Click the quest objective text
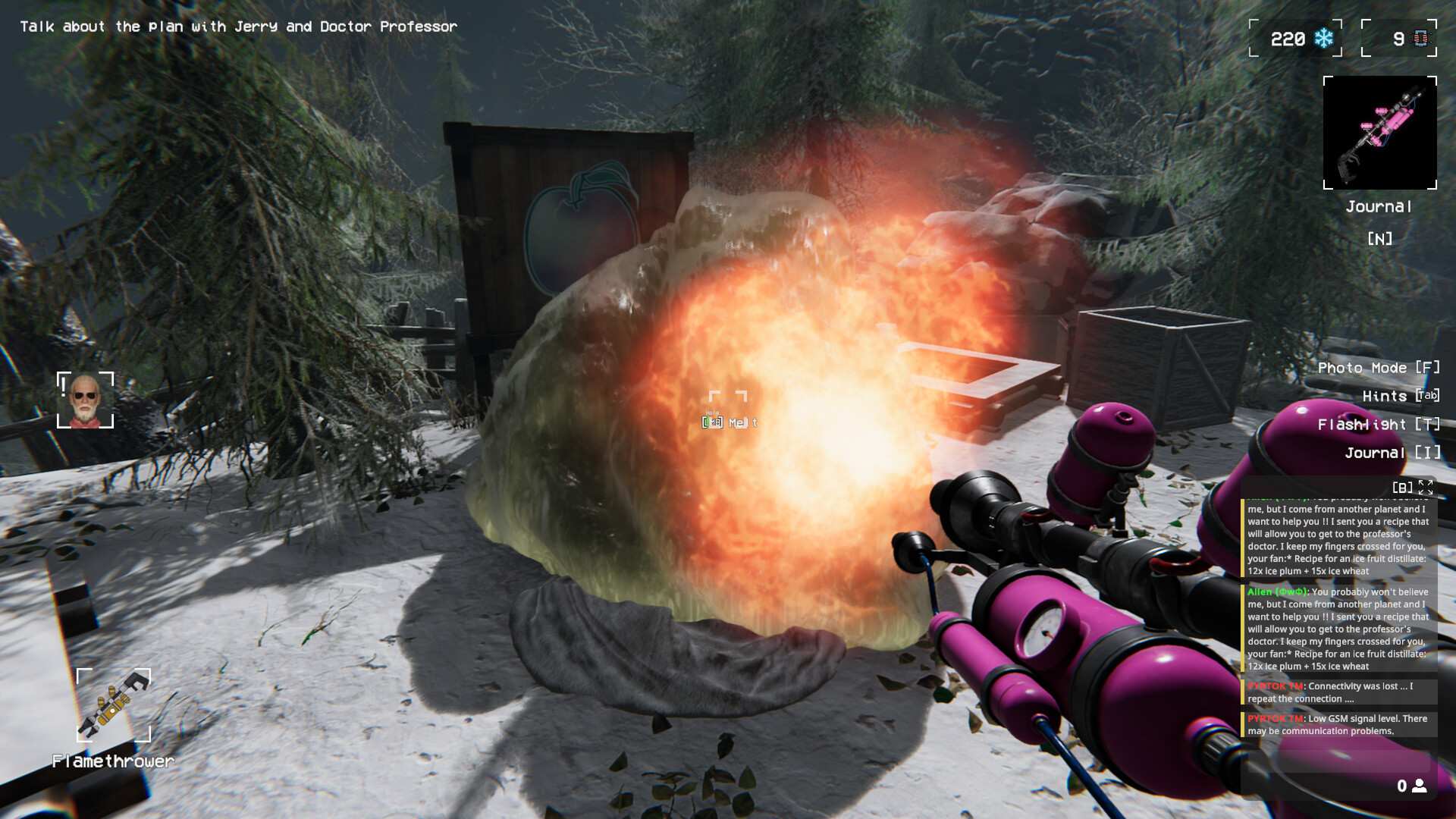This screenshot has width=1456, height=819. [x=238, y=27]
